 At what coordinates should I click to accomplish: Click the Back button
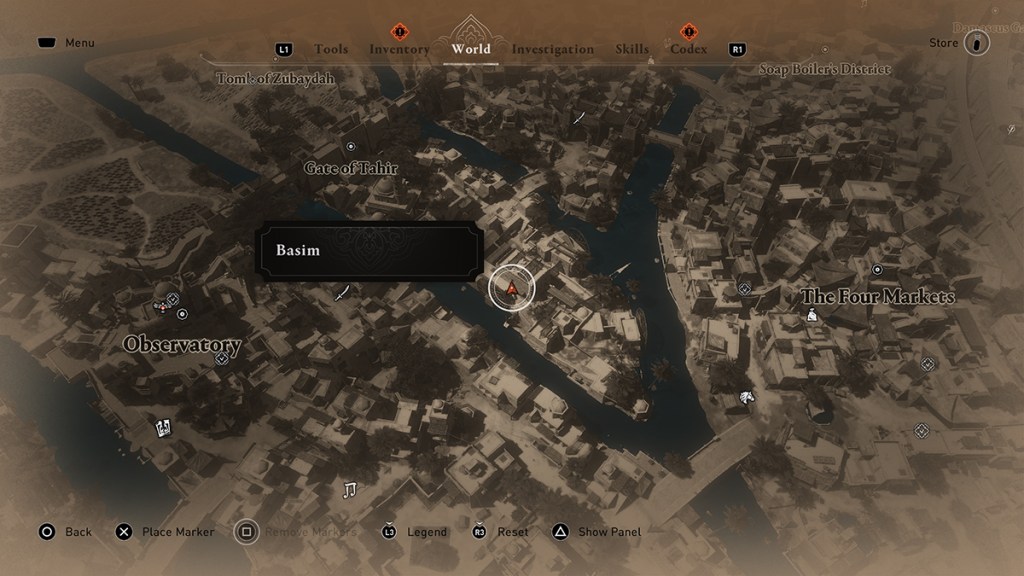tap(66, 532)
